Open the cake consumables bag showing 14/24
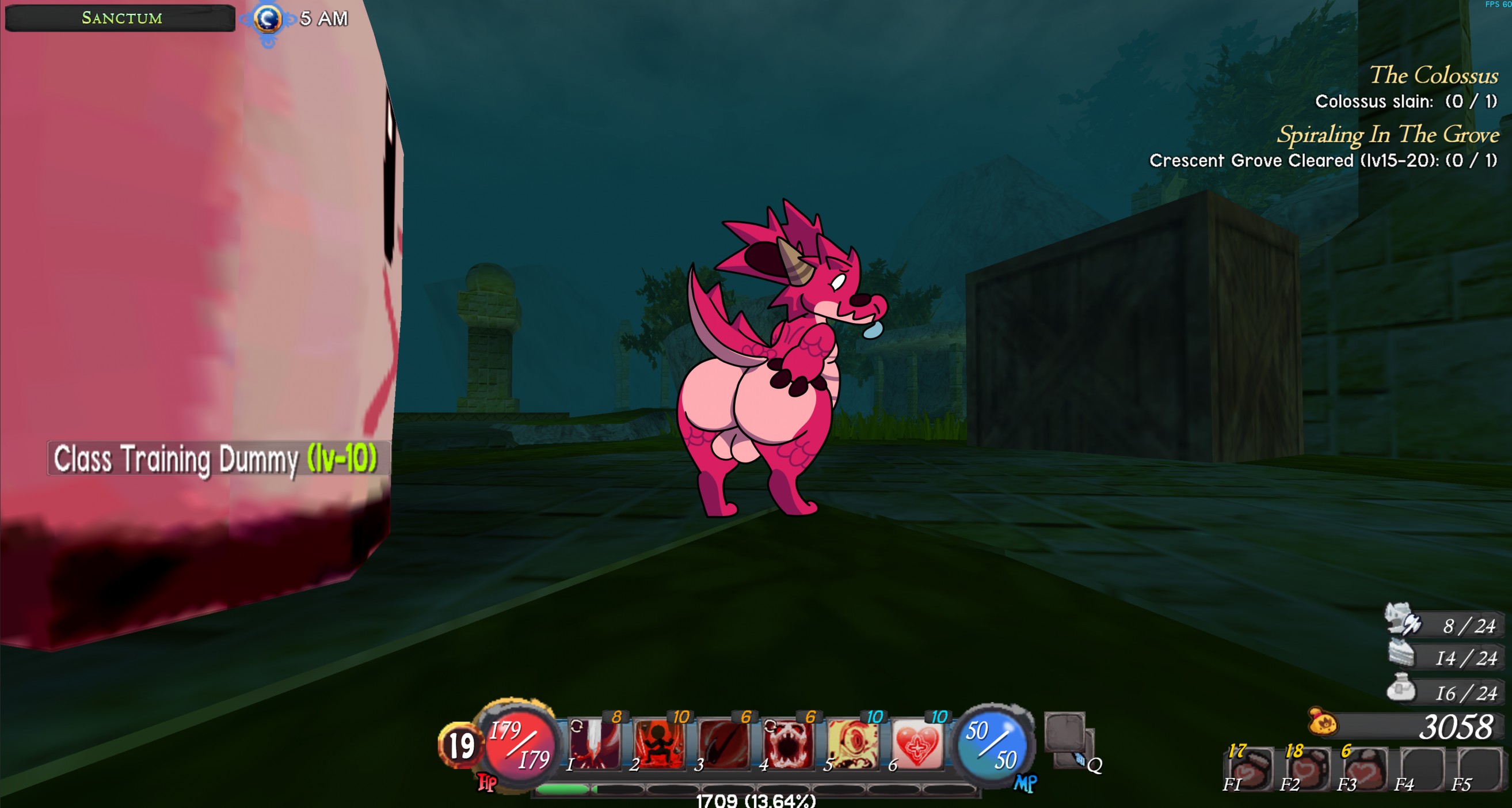 1401,654
